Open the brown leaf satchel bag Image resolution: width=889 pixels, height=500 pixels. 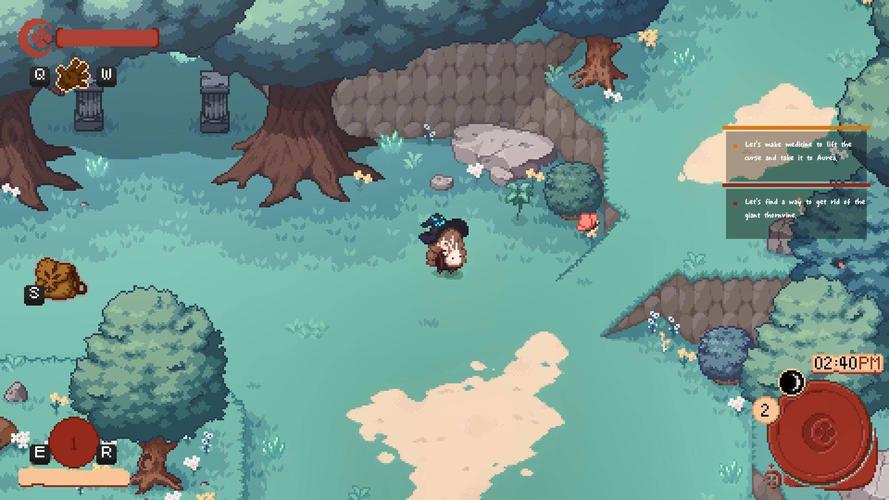pos(54,277)
